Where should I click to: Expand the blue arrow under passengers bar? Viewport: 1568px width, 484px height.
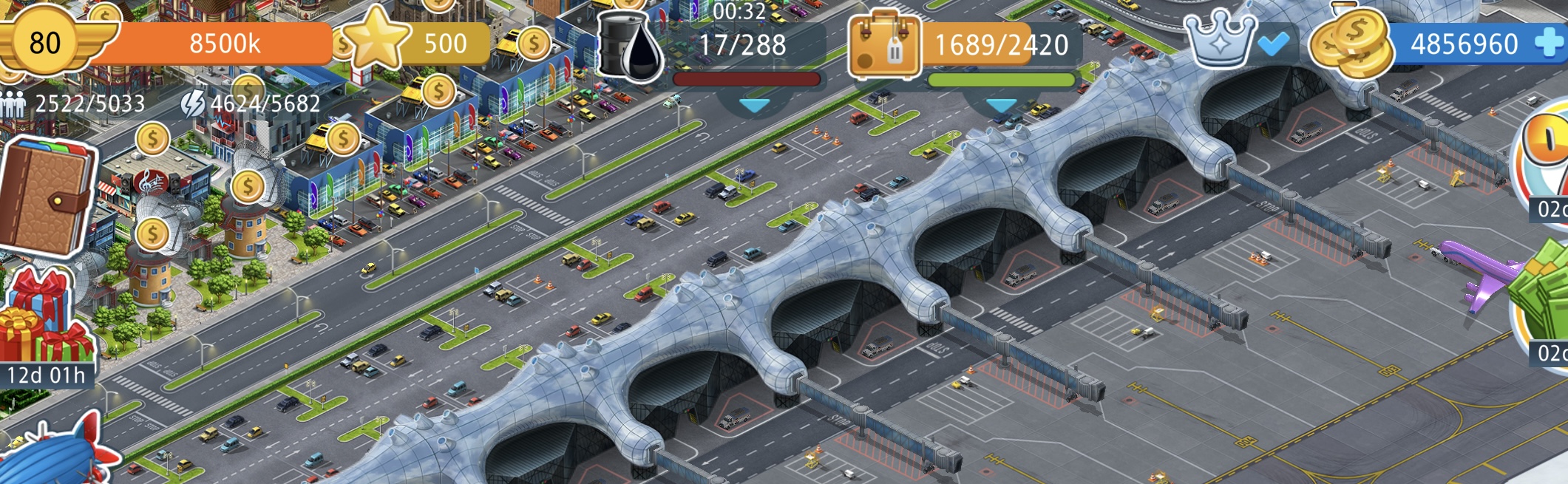tap(1001, 106)
